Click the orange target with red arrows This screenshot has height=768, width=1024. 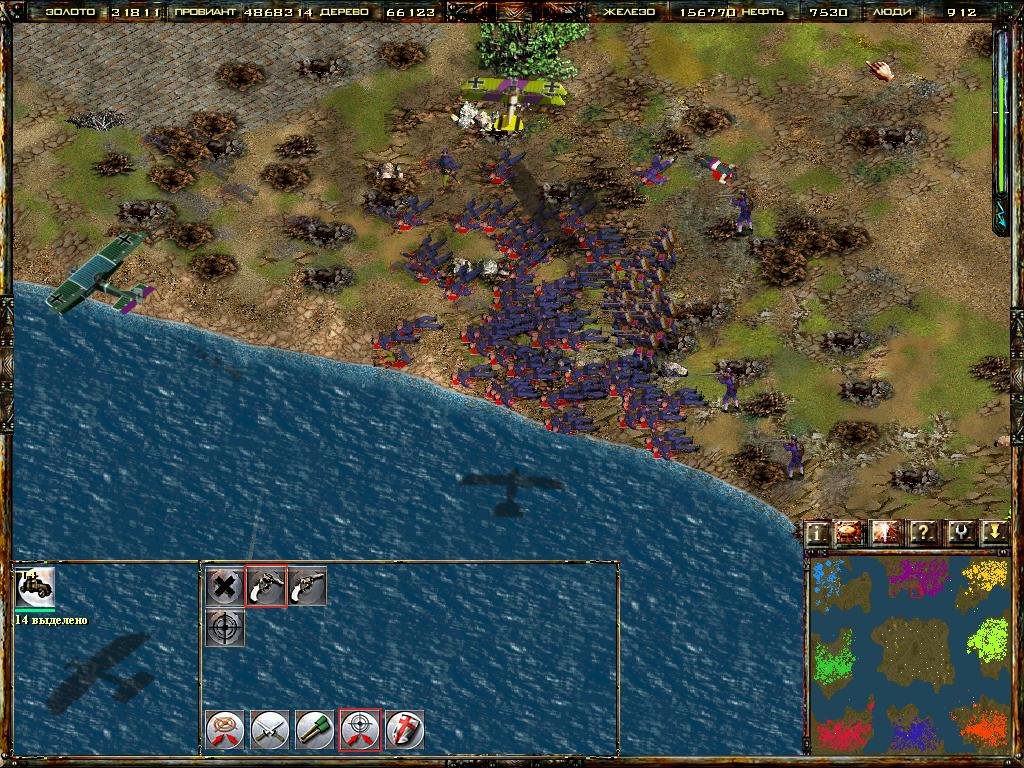(x=225, y=729)
